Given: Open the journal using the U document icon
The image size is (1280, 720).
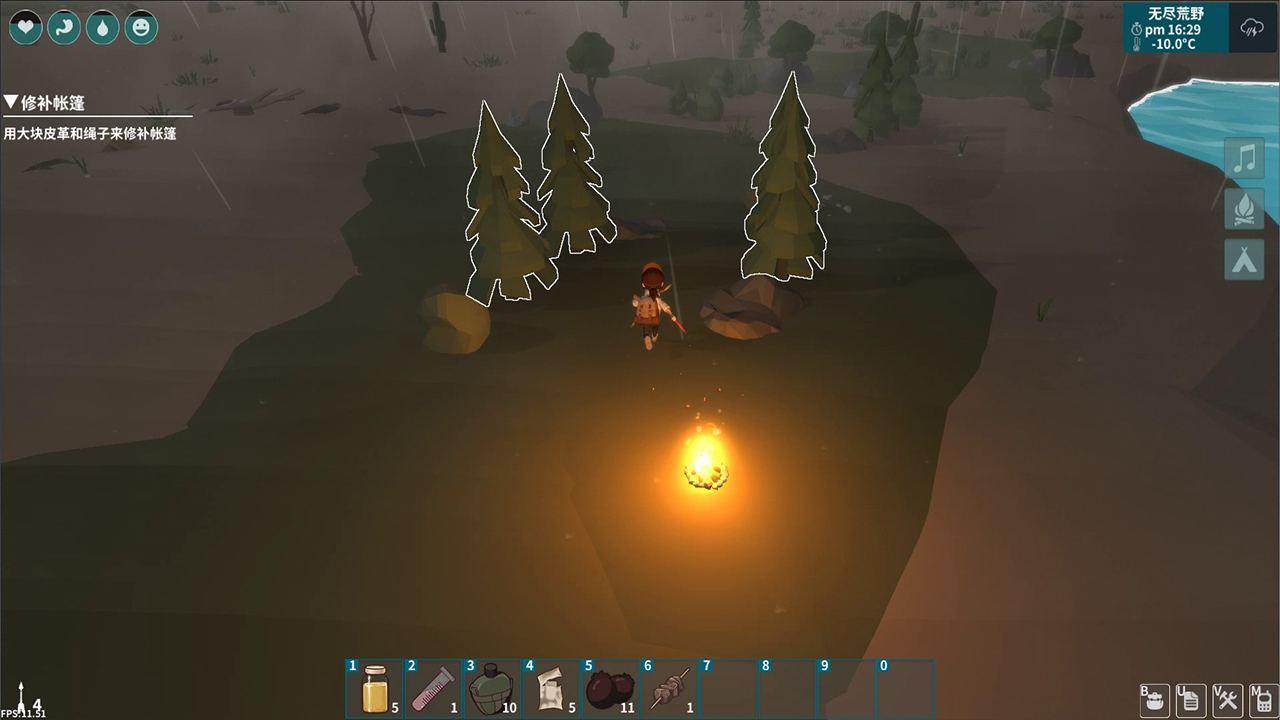Looking at the screenshot, I should pyautogui.click(x=1190, y=699).
